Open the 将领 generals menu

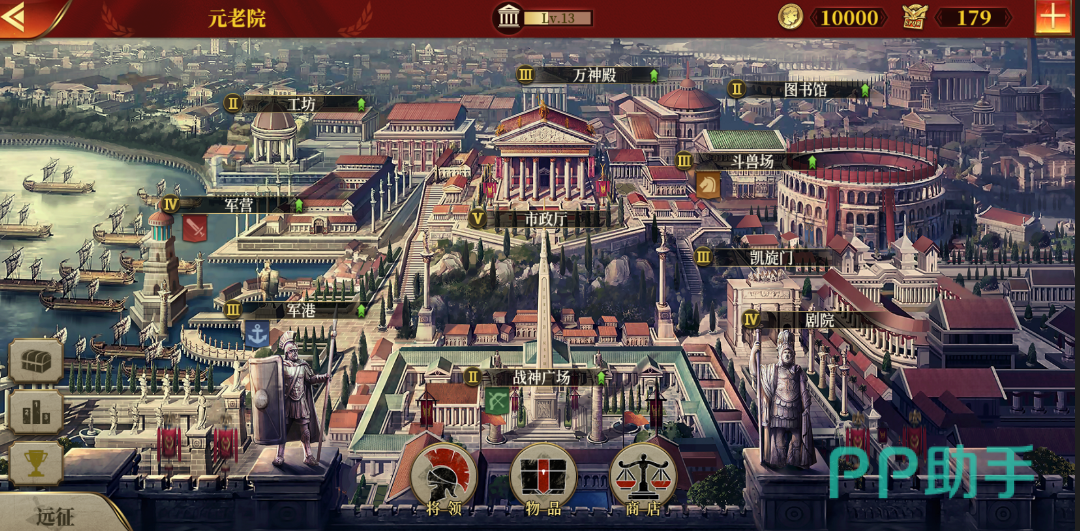tap(443, 478)
